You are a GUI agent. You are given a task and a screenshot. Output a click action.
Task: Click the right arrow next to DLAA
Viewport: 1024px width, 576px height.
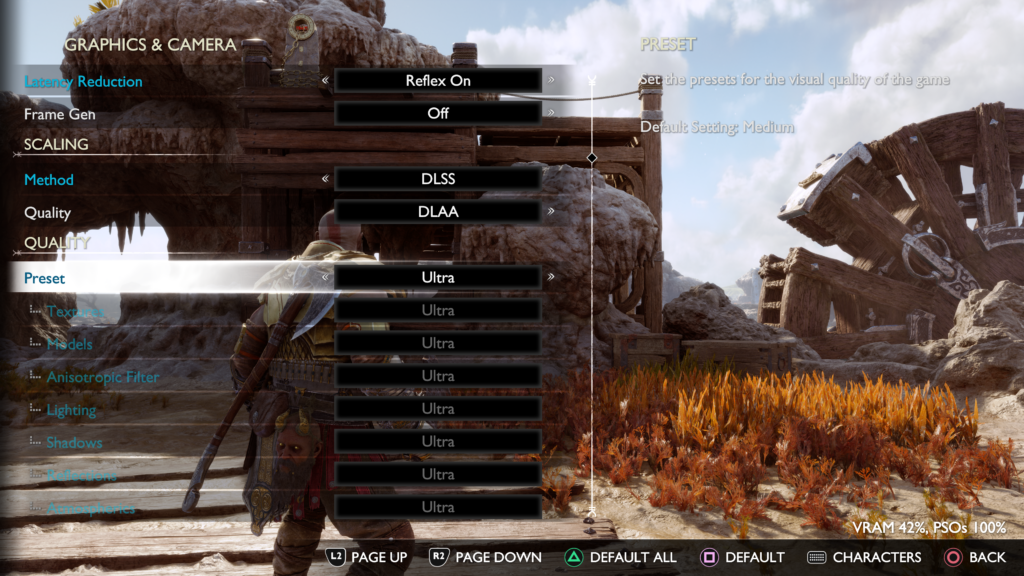551,212
